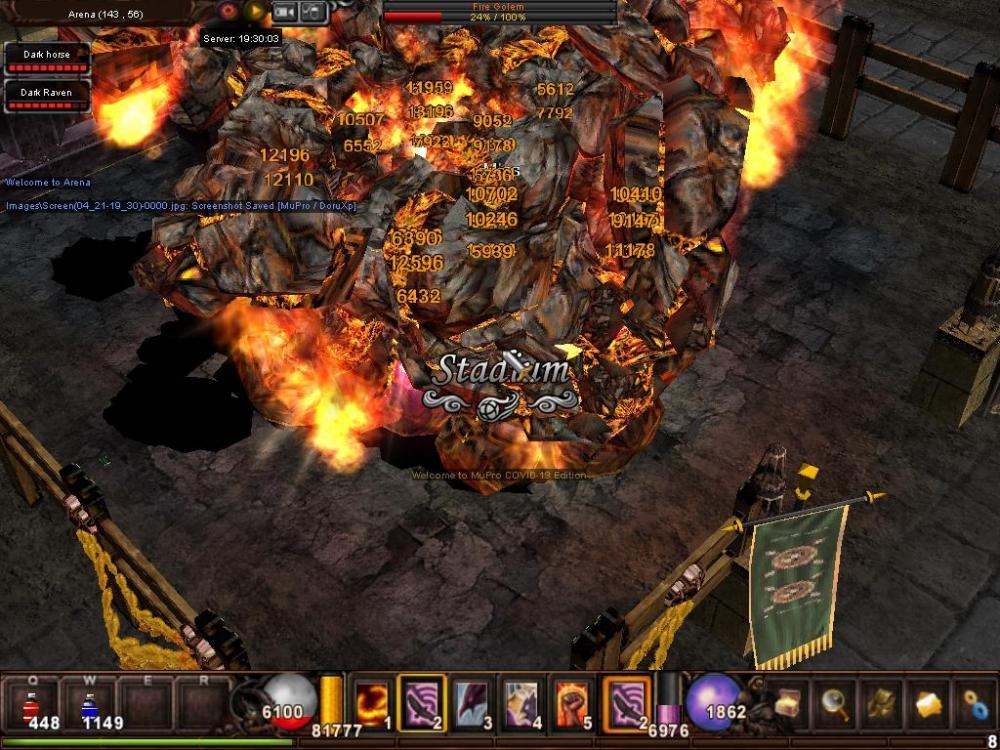Toggle the camera button at top
This screenshot has height=750, width=1000.
[x=285, y=11]
